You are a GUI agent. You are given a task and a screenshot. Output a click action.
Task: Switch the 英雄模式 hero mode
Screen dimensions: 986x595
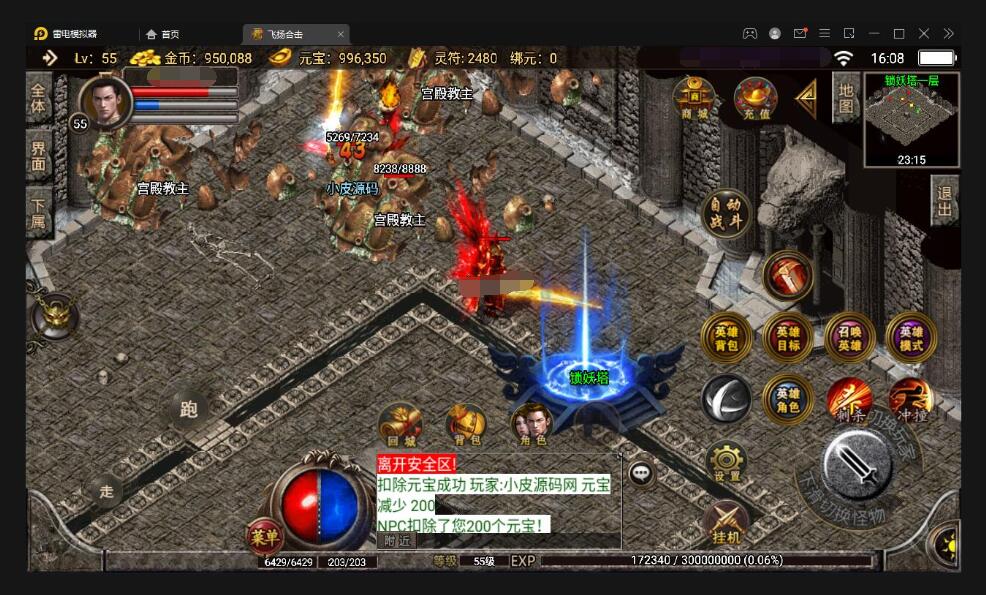click(x=911, y=338)
